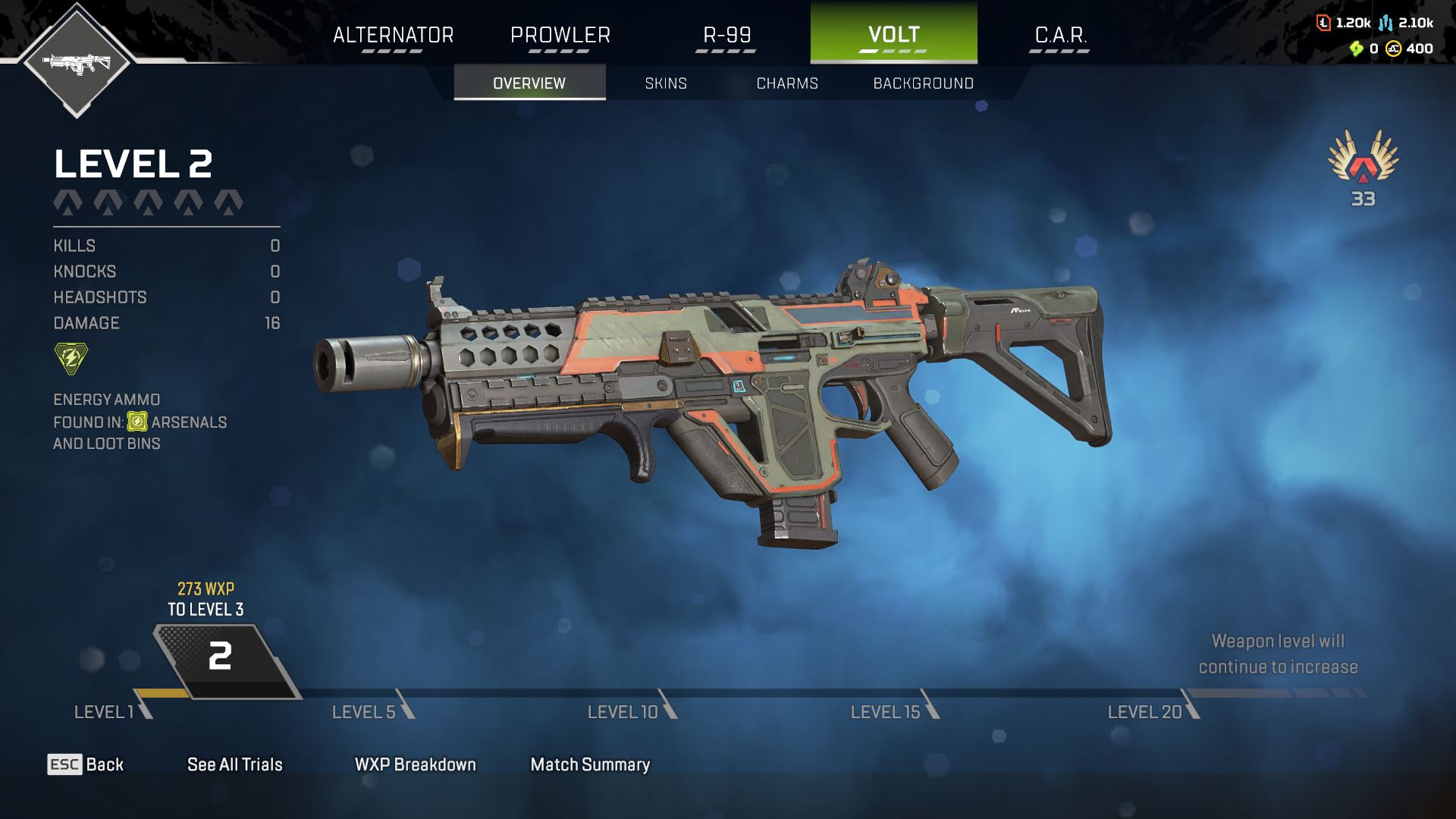Go back with the Back button
The width and height of the screenshot is (1456, 819).
coord(86,764)
